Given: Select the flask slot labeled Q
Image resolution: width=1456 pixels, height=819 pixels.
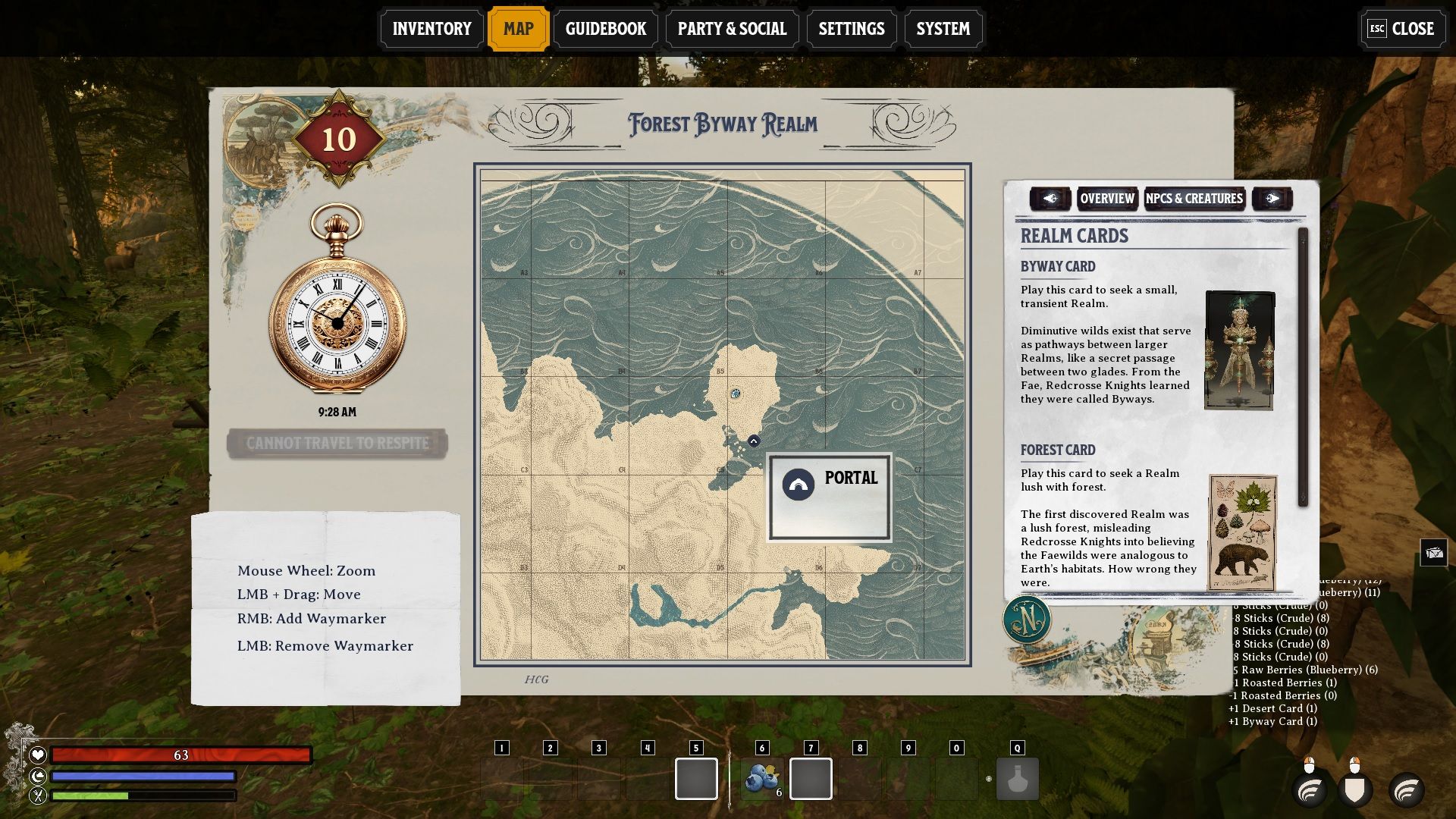Looking at the screenshot, I should pyautogui.click(x=1017, y=779).
